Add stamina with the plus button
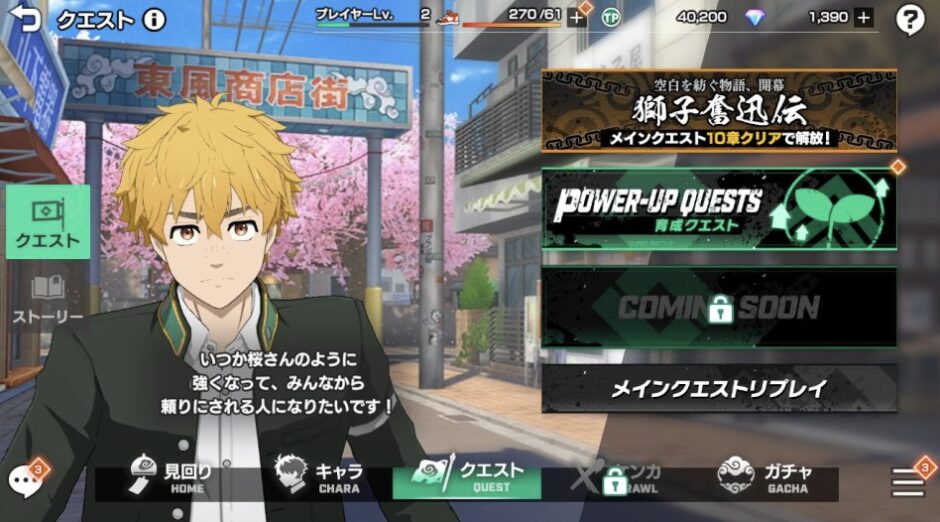Image resolution: width=940 pixels, height=522 pixels. [x=577, y=17]
